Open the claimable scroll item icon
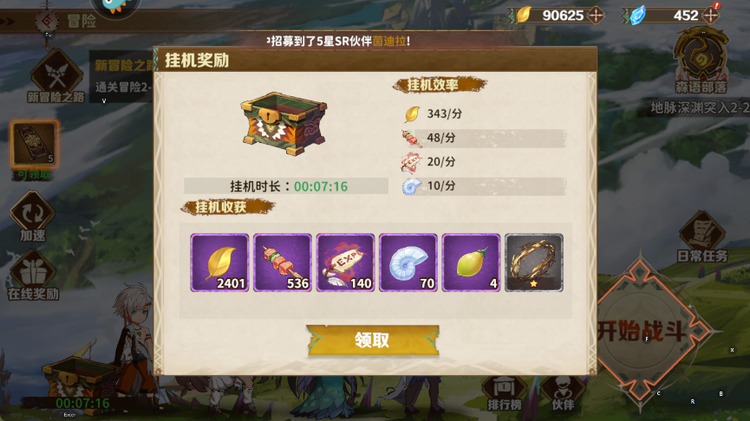This screenshot has width=750, height=421. [34, 147]
